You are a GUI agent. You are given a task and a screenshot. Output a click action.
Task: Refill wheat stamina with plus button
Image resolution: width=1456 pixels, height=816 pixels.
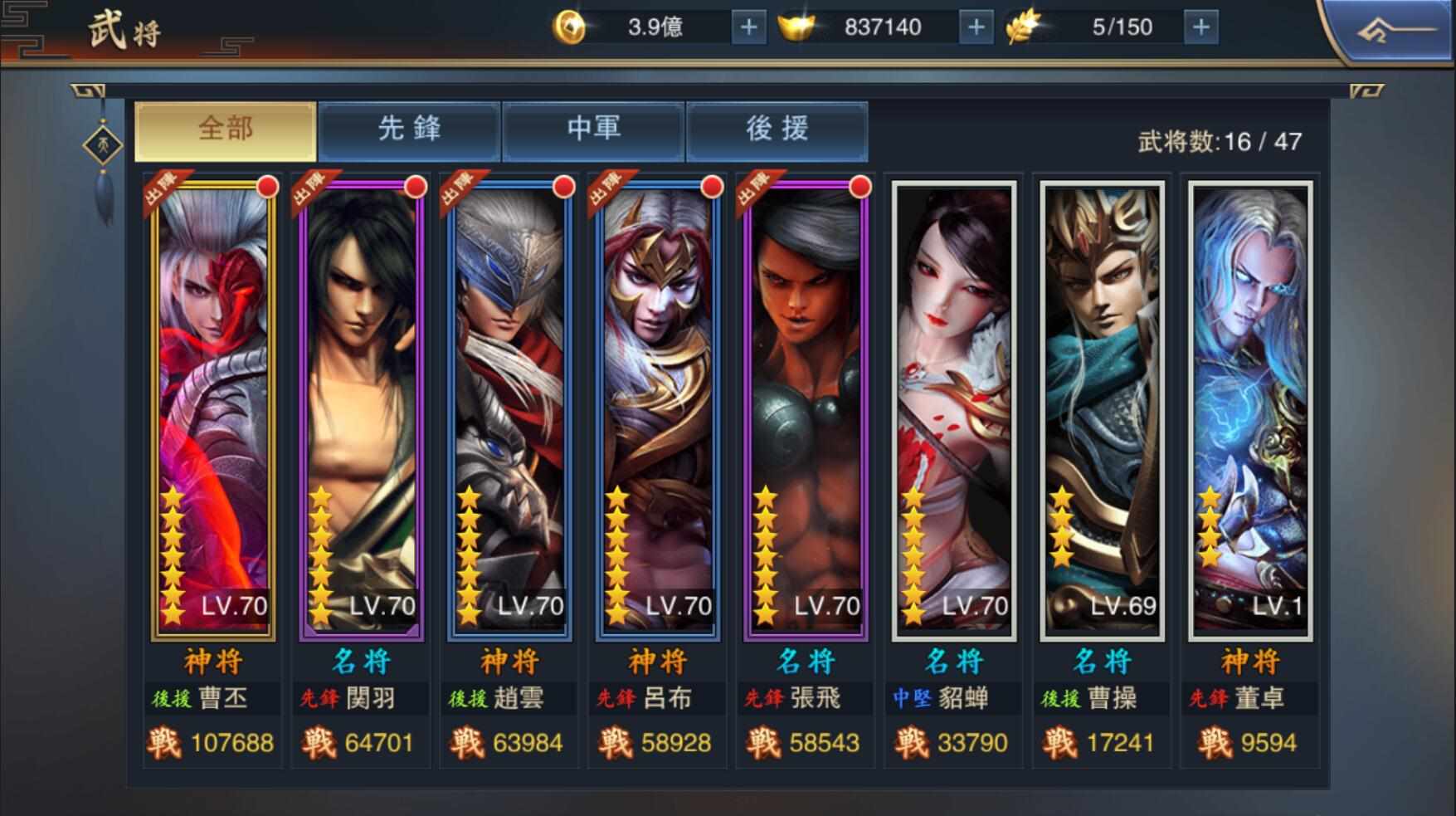1200,27
